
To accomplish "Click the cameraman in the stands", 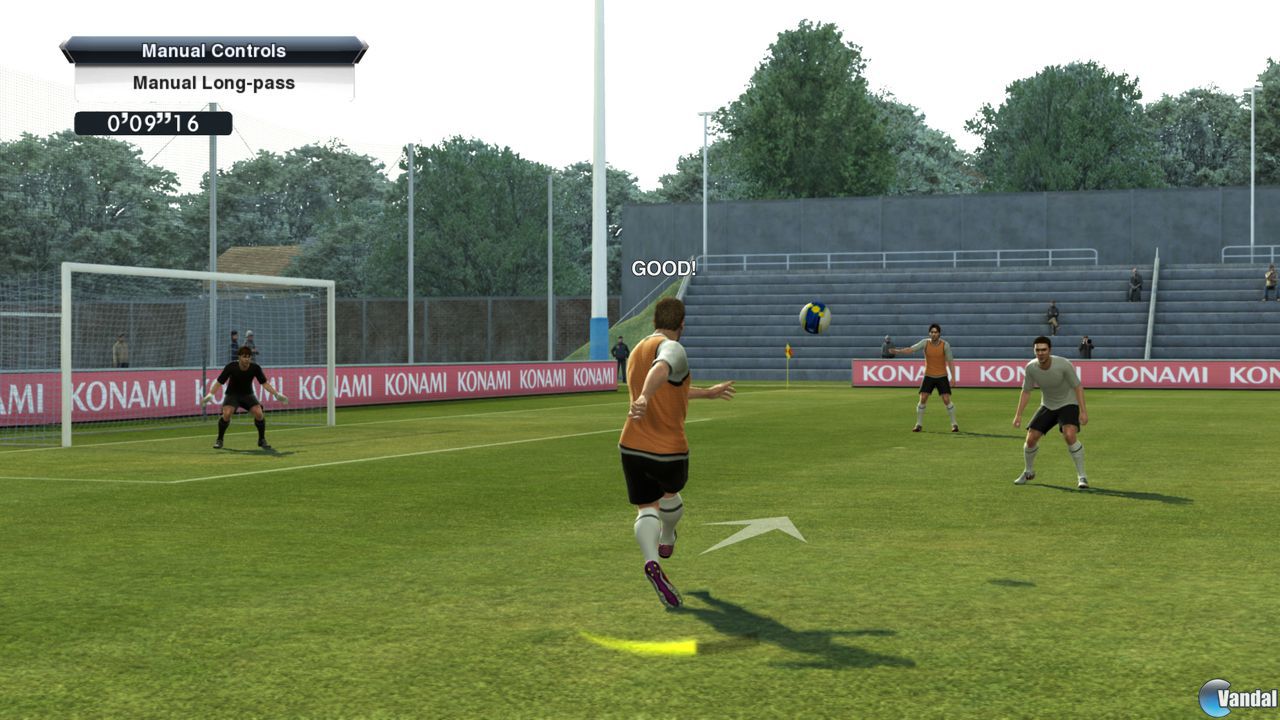I will pyautogui.click(x=1085, y=344).
